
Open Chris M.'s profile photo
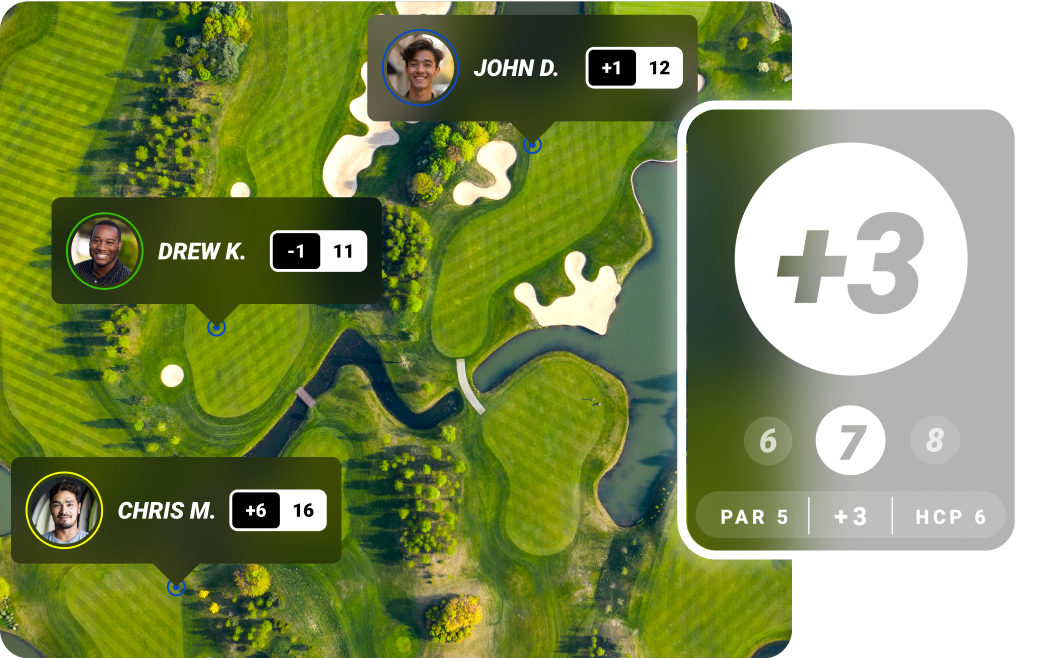[x=64, y=510]
